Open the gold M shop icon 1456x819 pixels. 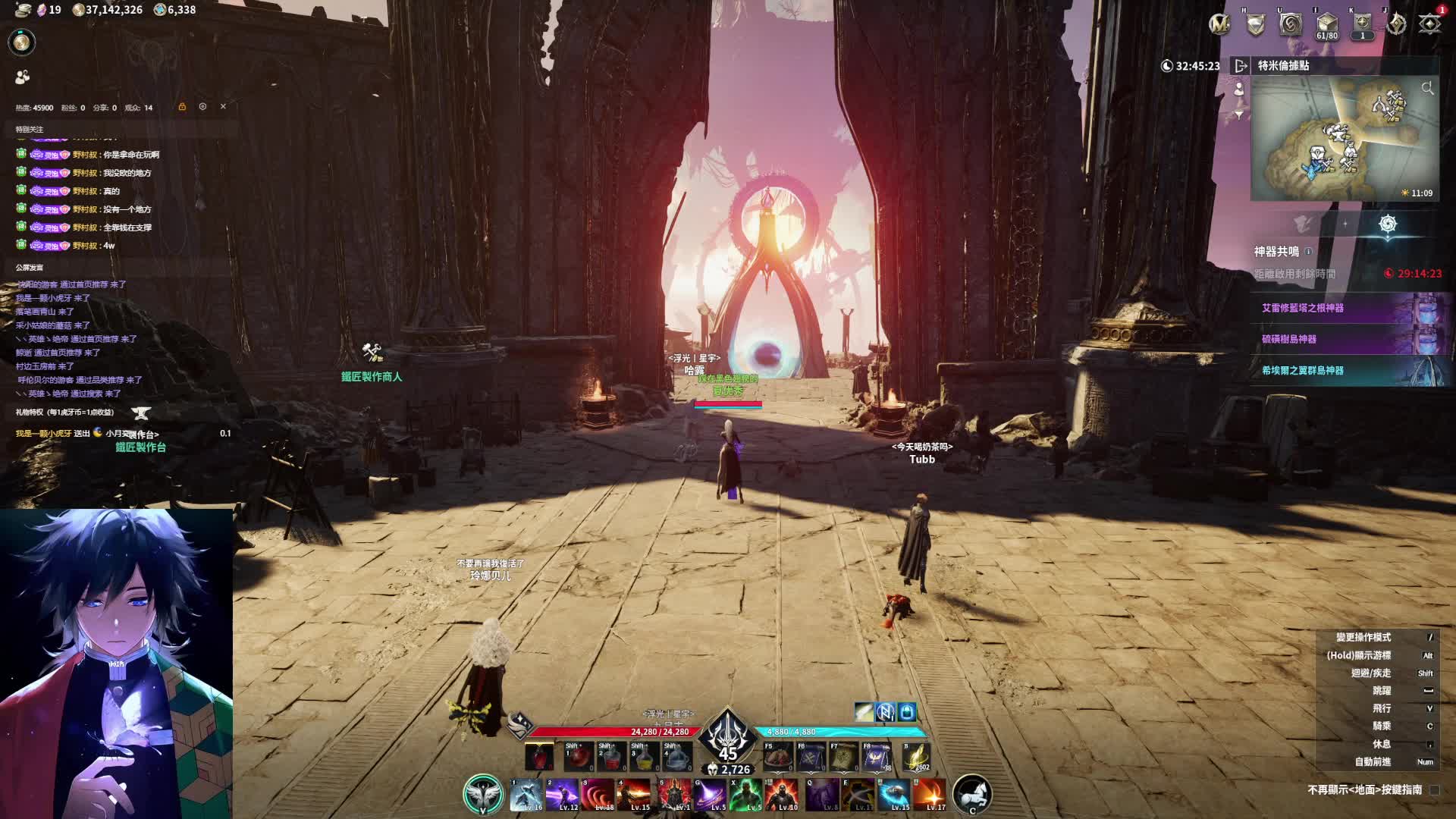(1219, 24)
